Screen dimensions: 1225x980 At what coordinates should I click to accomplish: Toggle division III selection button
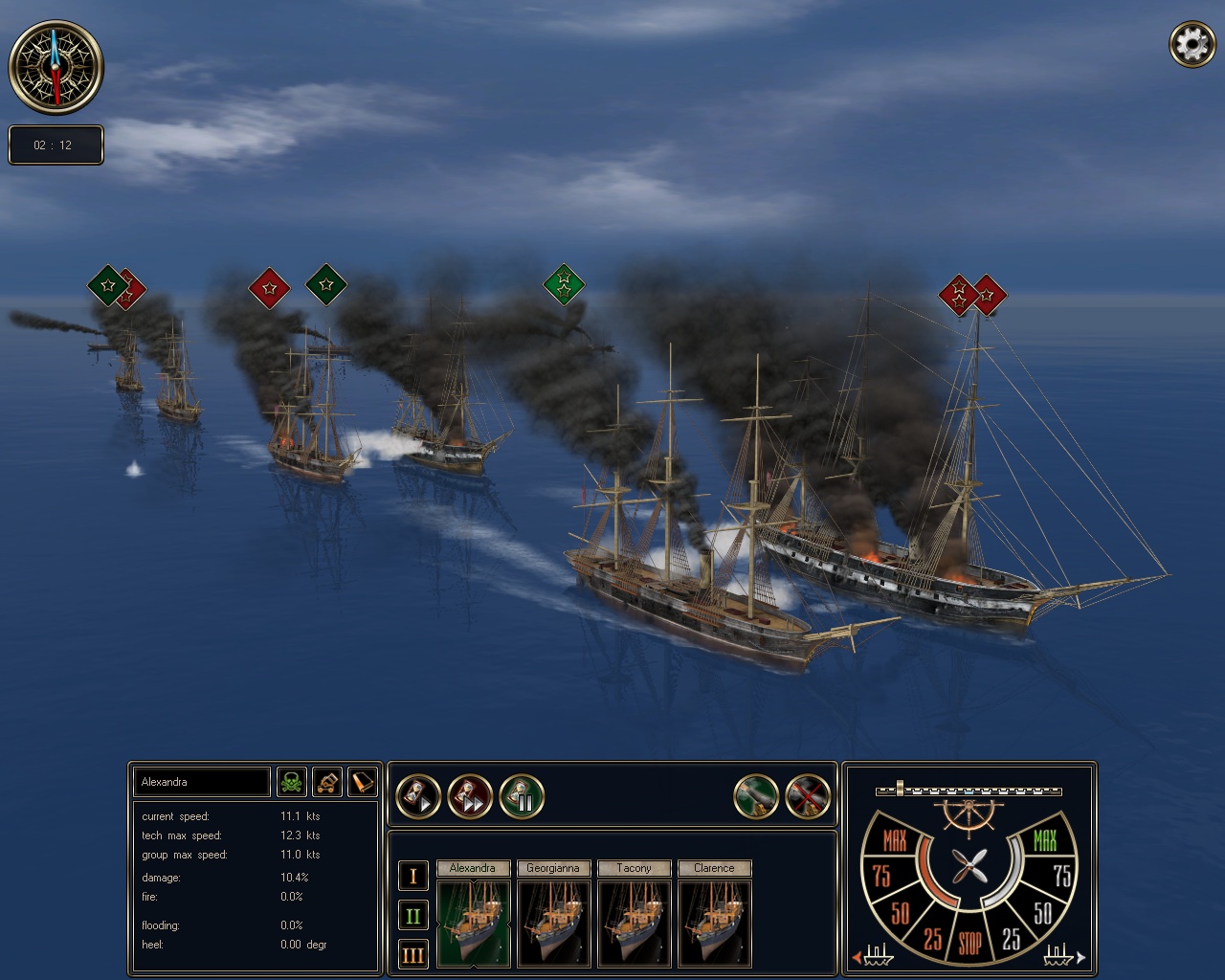[412, 955]
